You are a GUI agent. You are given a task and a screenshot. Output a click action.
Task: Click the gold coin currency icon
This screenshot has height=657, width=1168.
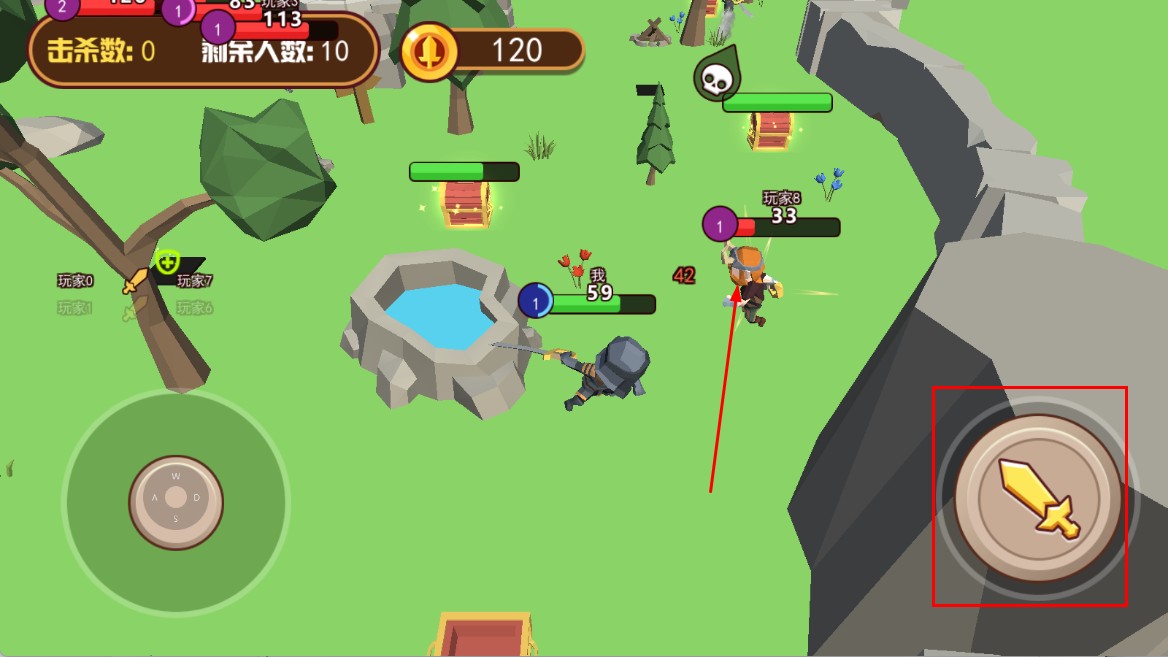[x=429, y=51]
